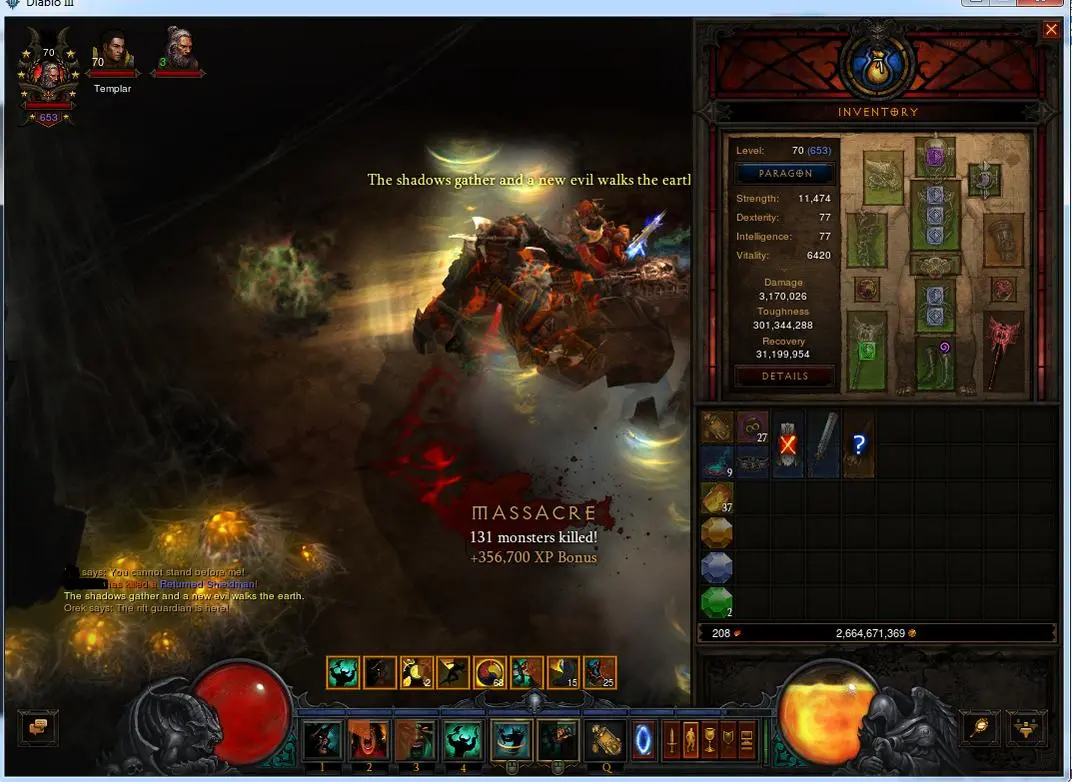This screenshot has width=1072, height=782.
Task: Open the blue town portal
Action: [x=644, y=741]
